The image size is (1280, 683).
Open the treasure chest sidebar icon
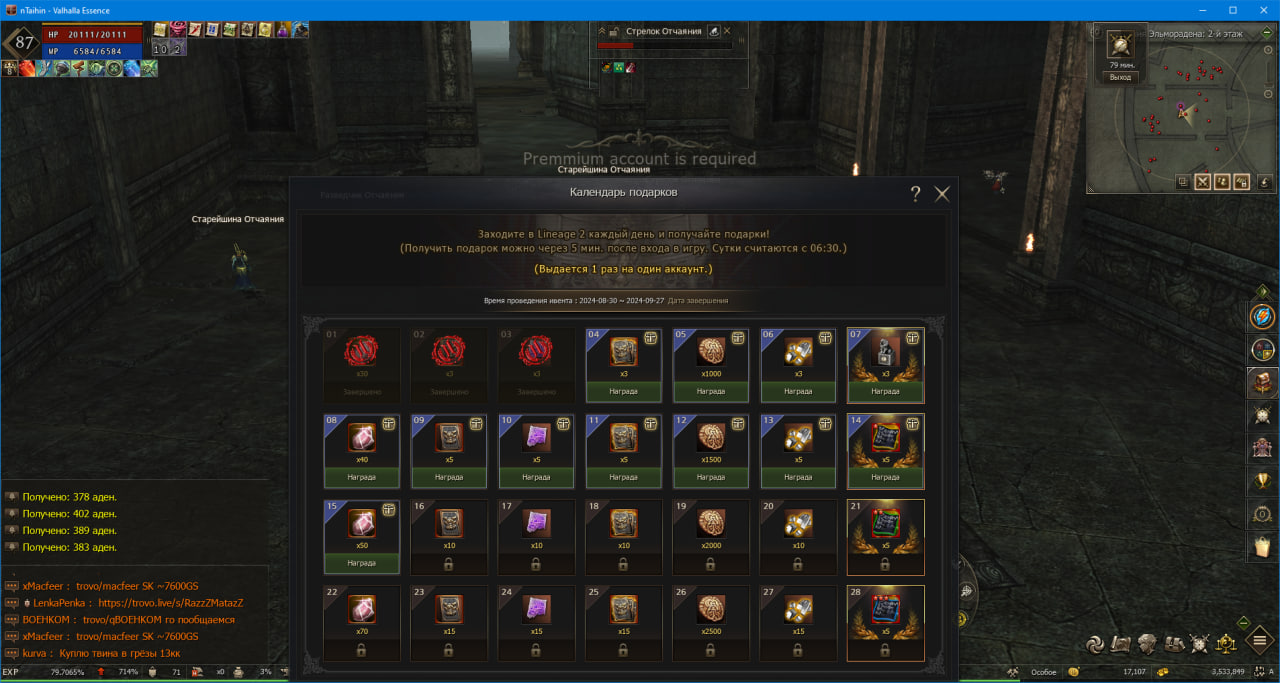(1262, 382)
